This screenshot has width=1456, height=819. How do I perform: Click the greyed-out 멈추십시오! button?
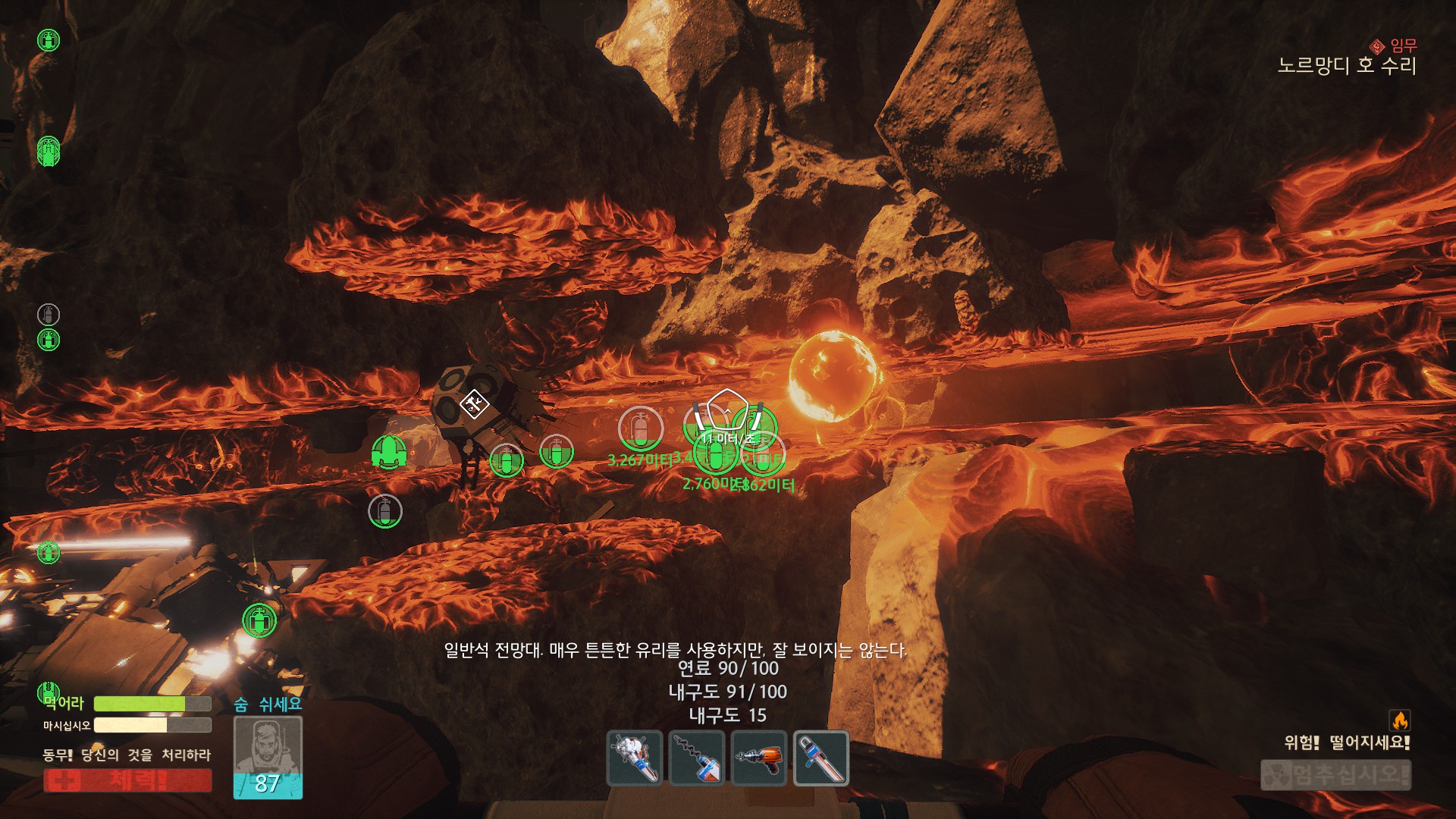tap(1335, 775)
